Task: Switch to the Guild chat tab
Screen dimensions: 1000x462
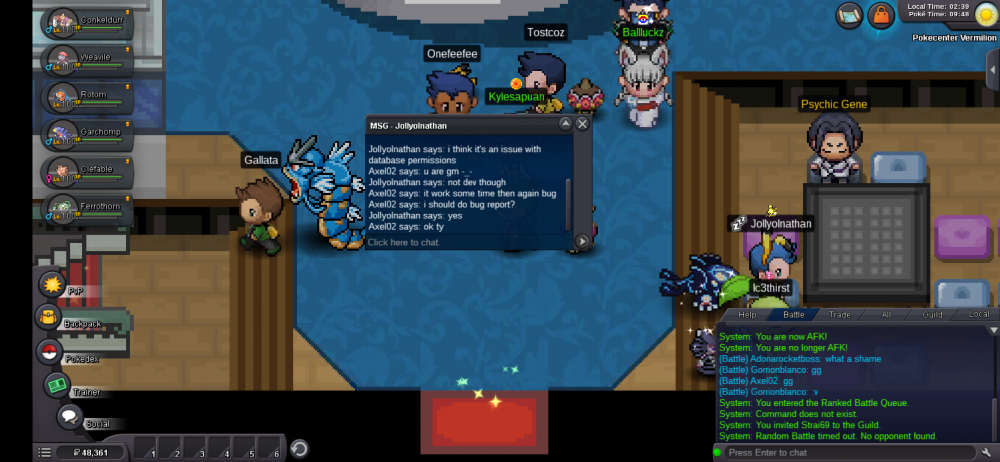Action: [x=932, y=314]
